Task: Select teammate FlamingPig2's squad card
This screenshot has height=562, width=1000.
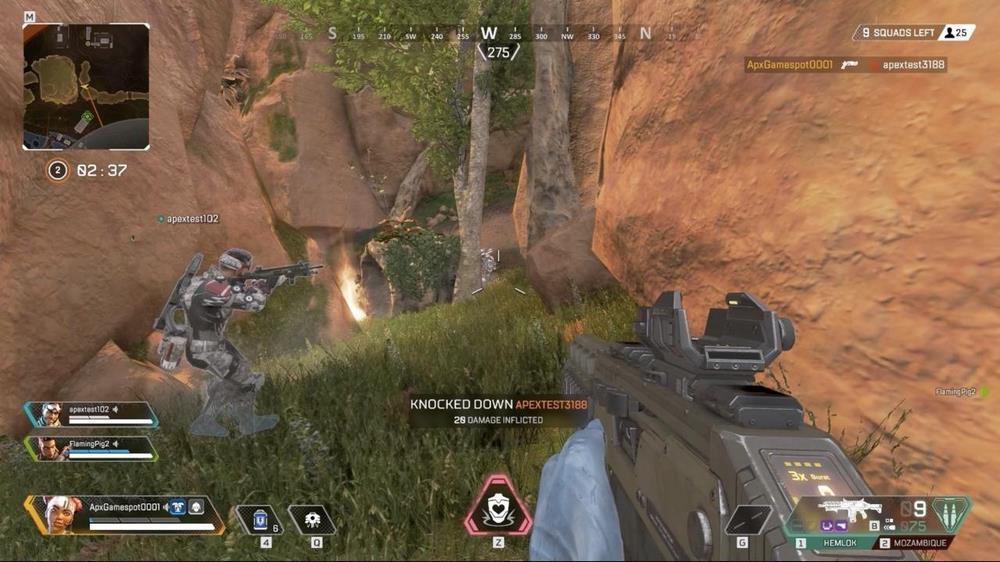Action: [92, 448]
